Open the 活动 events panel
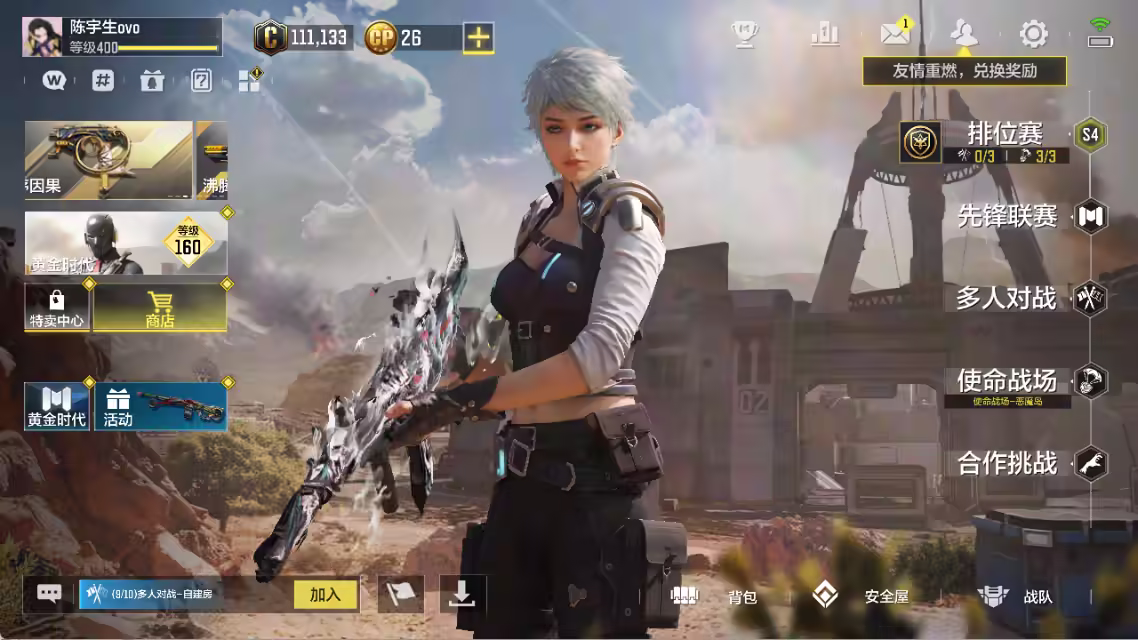Viewport: 1138px width, 640px height. [160, 407]
